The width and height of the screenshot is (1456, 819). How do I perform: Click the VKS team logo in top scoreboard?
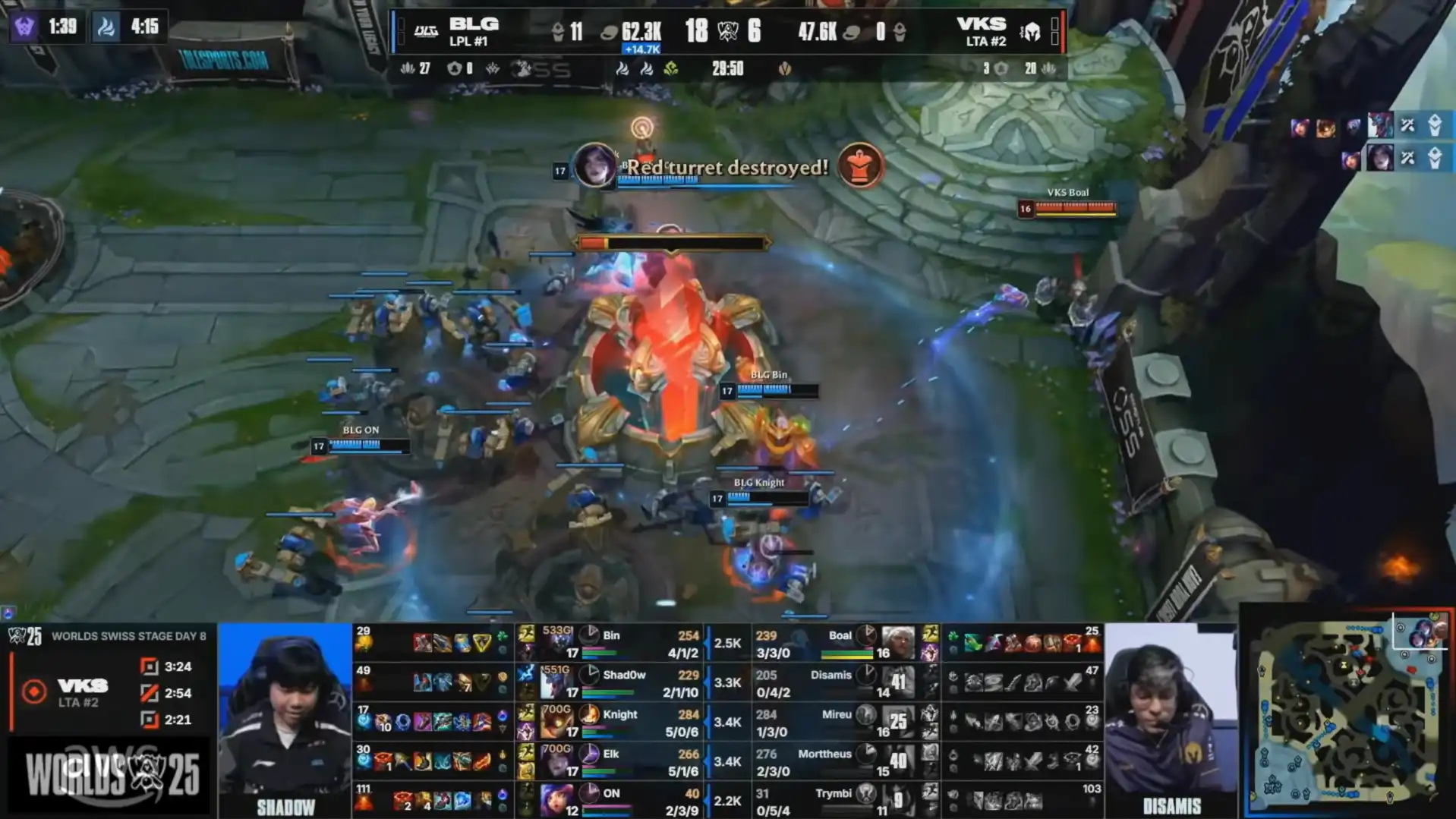coord(1030,32)
